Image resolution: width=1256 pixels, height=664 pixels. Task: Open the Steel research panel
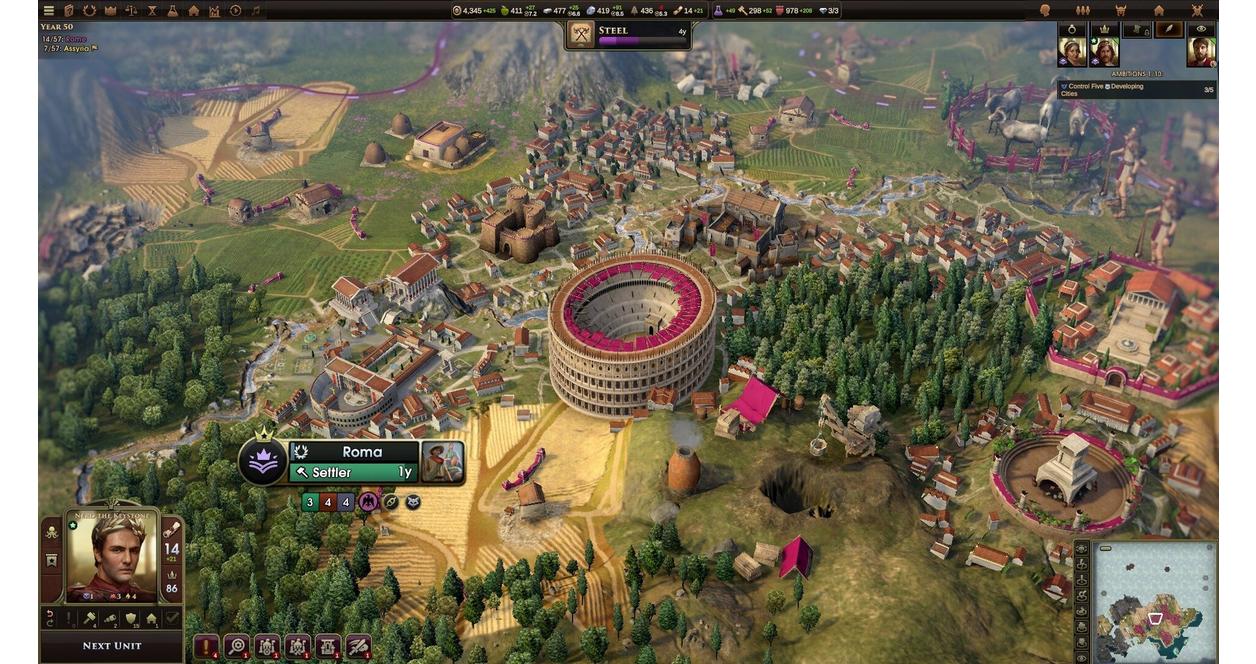tap(628, 34)
